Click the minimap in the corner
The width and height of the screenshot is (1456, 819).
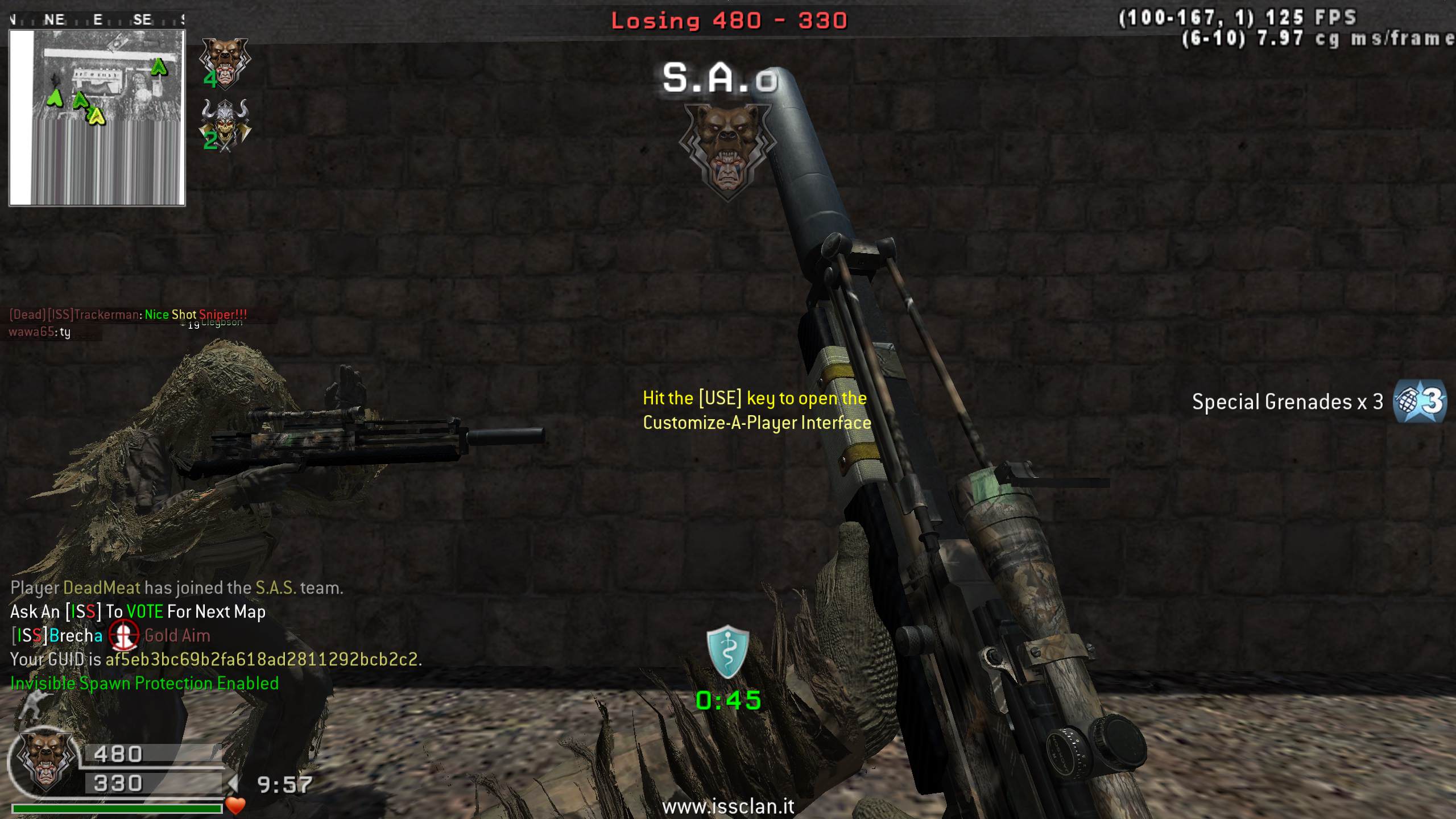click(97, 117)
